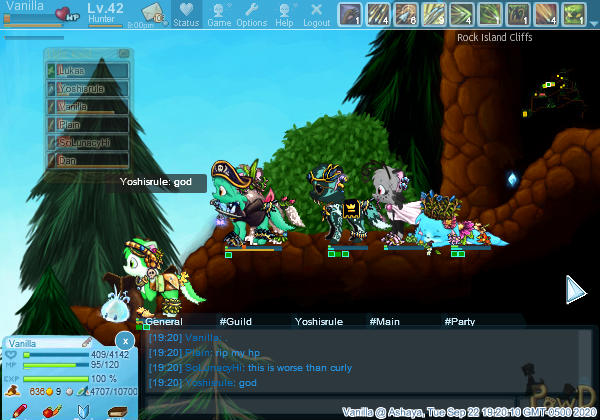Open the Status menu
This screenshot has height=420, width=600.
(186, 14)
